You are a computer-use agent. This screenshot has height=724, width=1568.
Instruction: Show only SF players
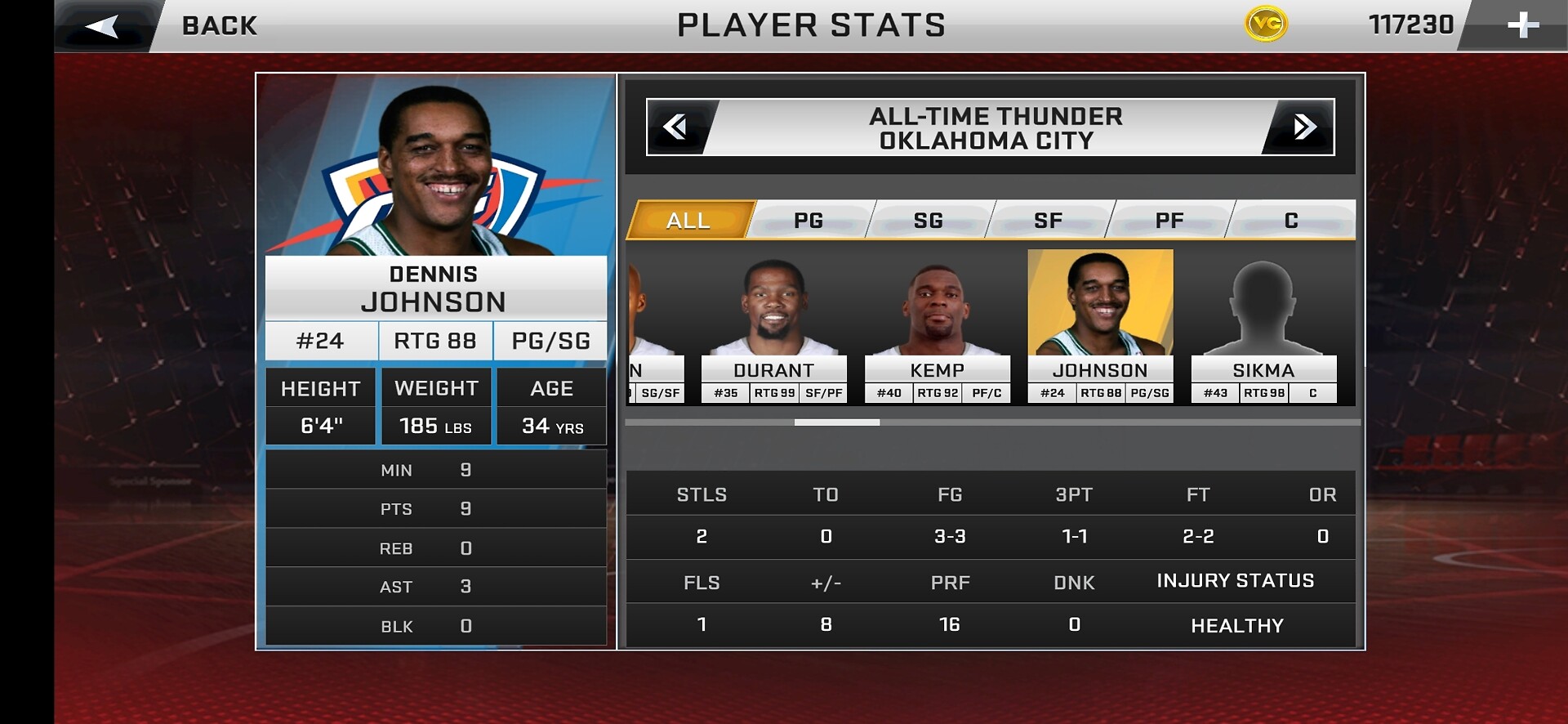pyautogui.click(x=1049, y=221)
